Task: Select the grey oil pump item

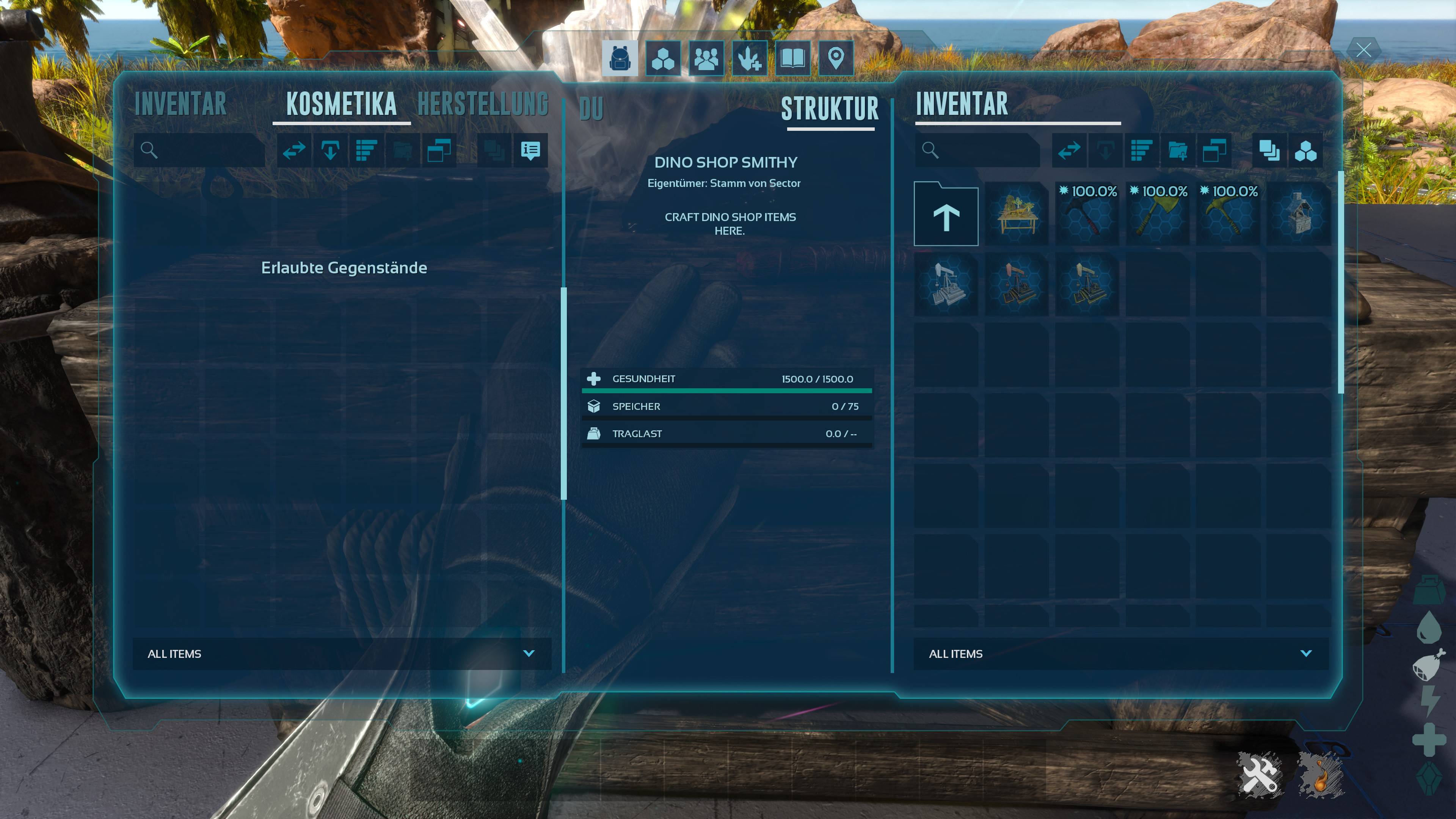Action: coord(946,285)
